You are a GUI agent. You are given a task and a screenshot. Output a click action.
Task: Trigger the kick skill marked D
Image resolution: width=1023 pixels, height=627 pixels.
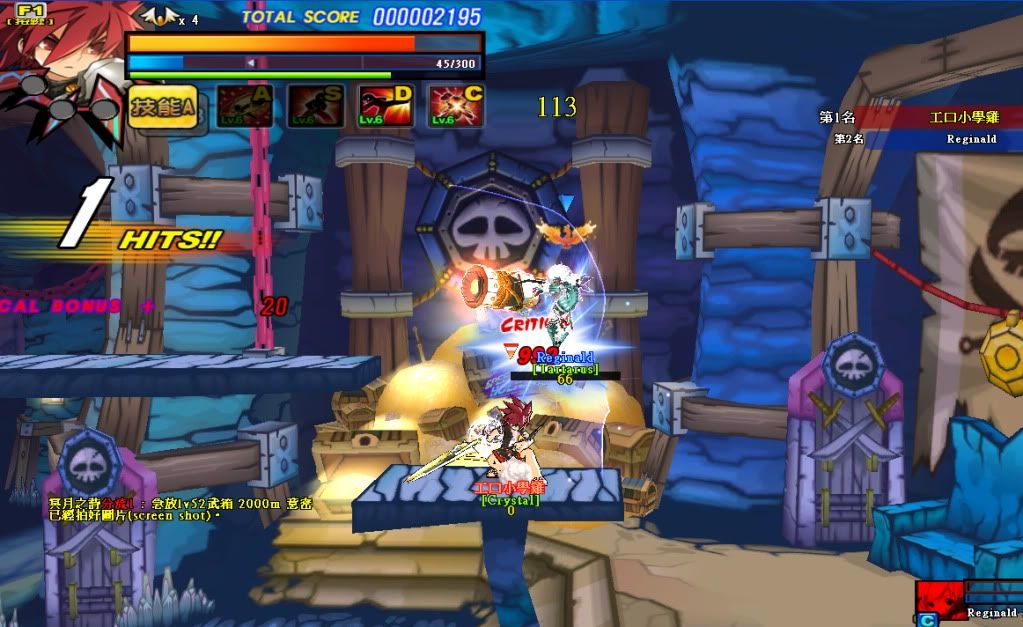[386, 105]
